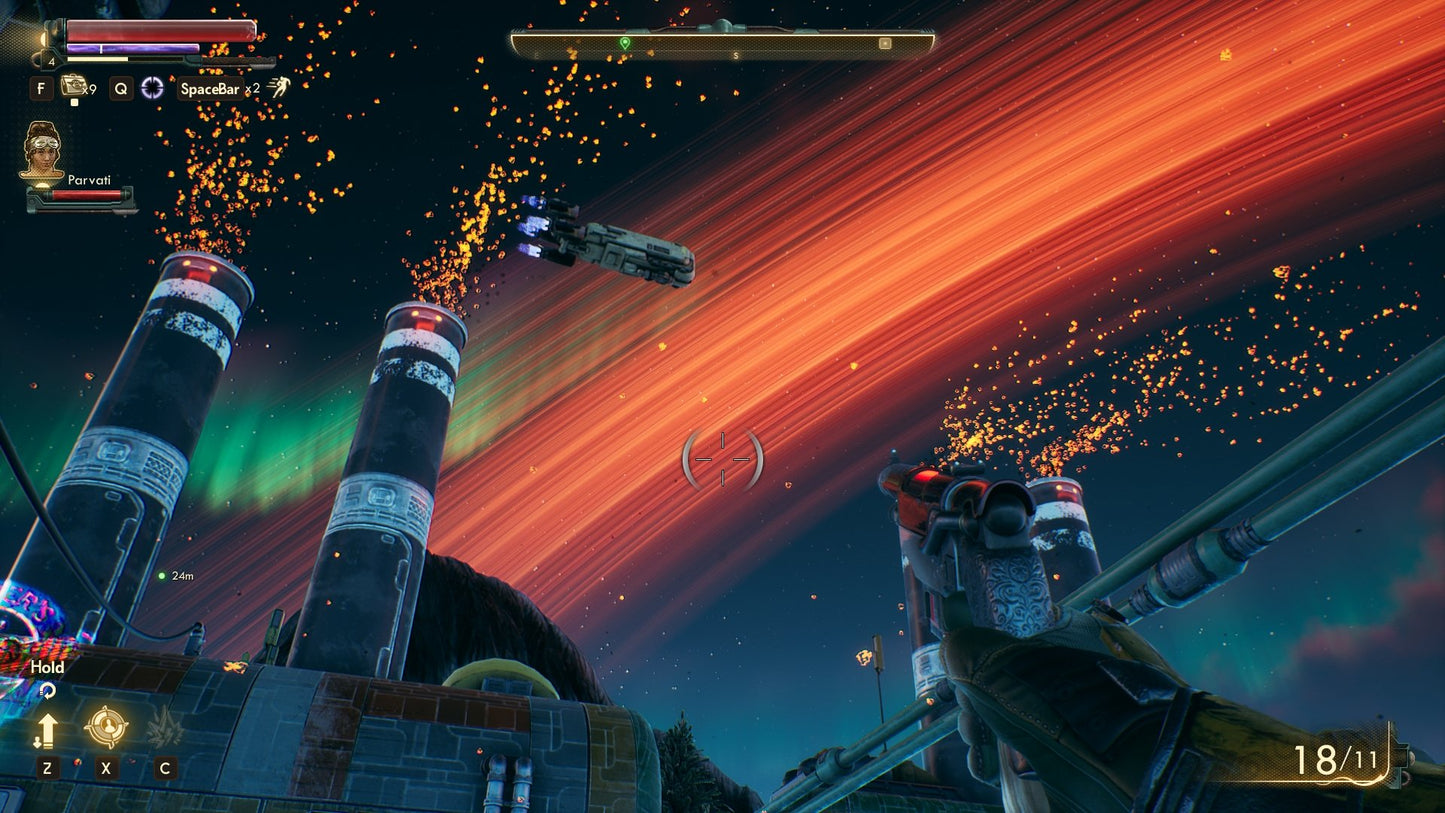Issue the companion move-forward arrow command

pyautogui.click(x=46, y=731)
